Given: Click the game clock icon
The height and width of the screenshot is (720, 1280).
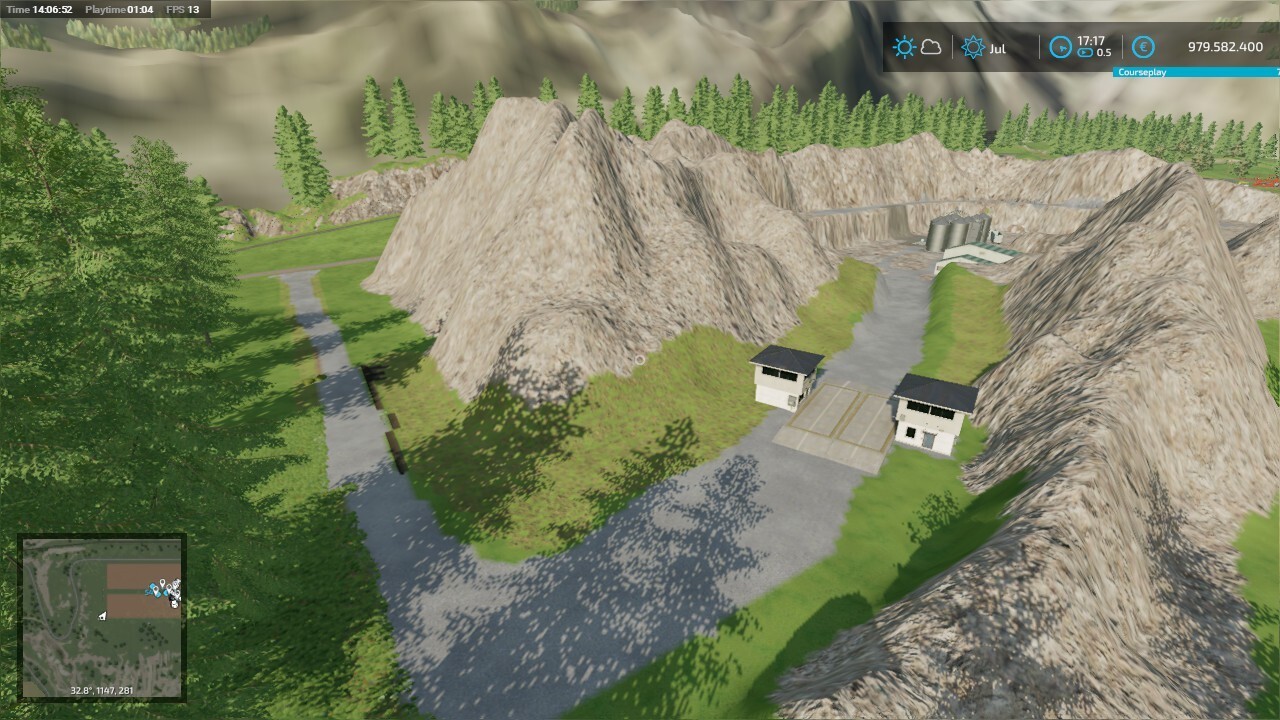Looking at the screenshot, I should (1060, 47).
